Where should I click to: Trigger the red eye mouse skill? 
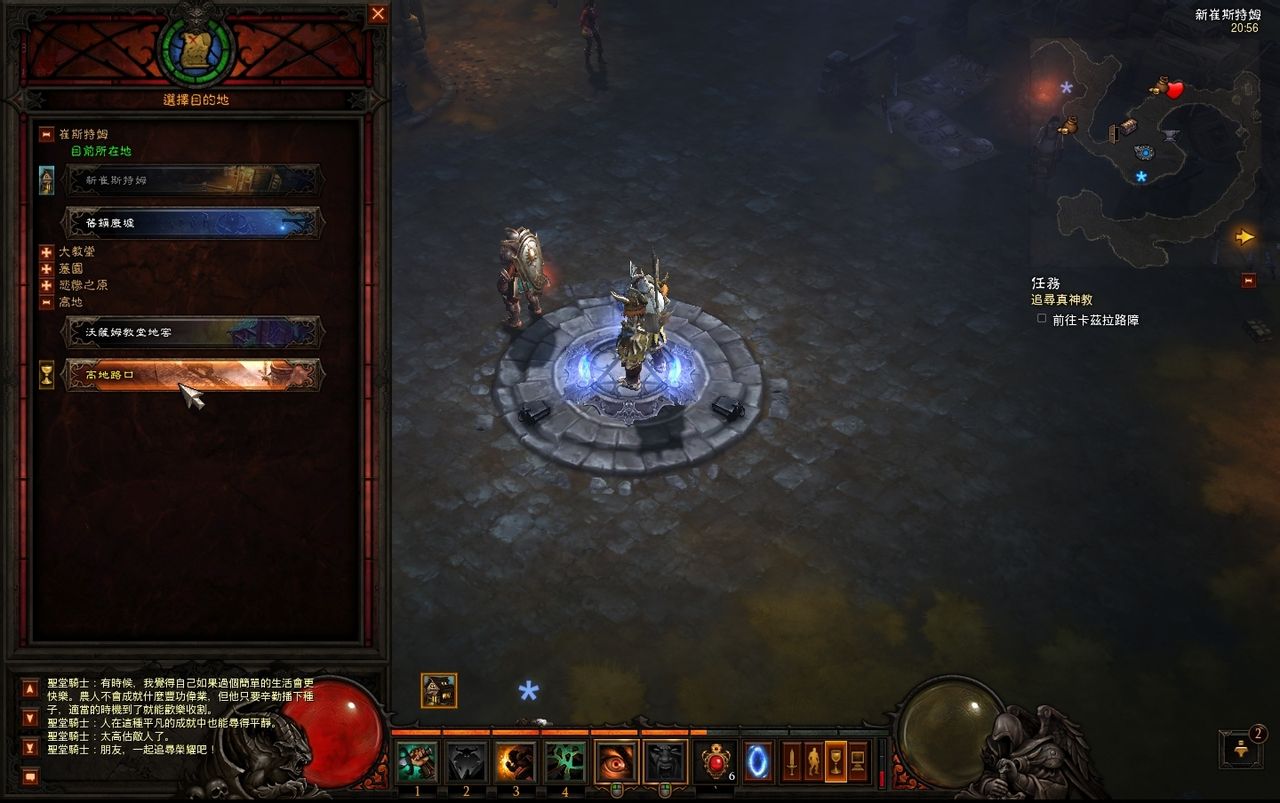(x=616, y=762)
